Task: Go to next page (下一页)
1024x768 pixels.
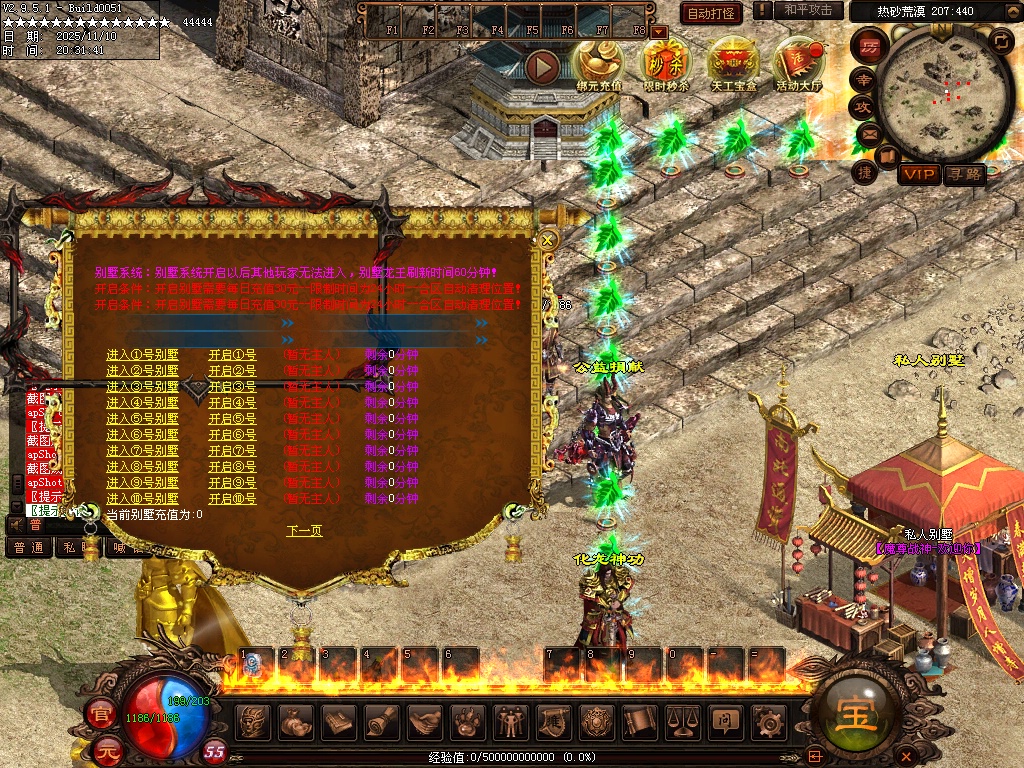Action: click(x=304, y=531)
